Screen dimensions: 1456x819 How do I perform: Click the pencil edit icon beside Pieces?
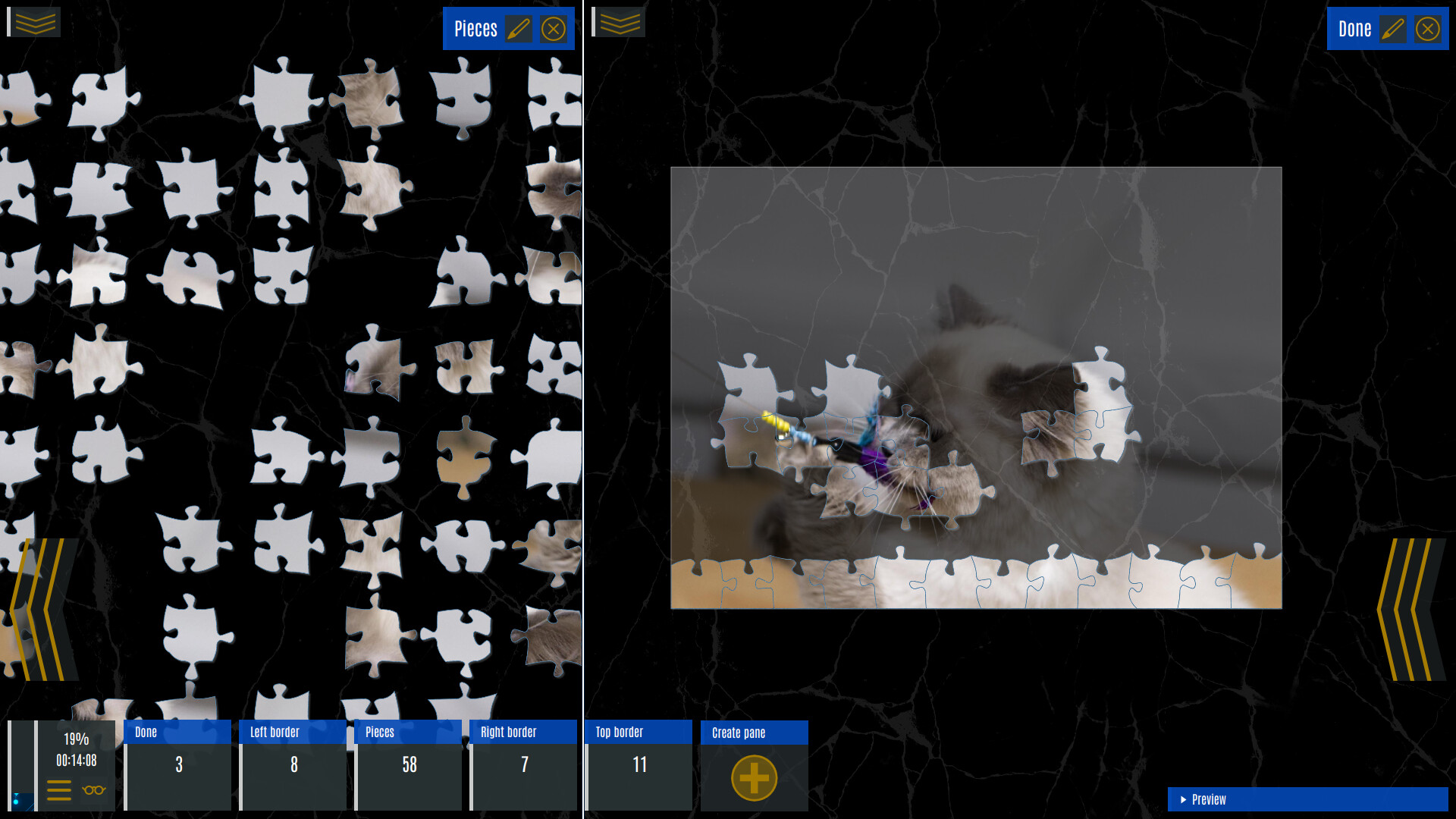[519, 29]
